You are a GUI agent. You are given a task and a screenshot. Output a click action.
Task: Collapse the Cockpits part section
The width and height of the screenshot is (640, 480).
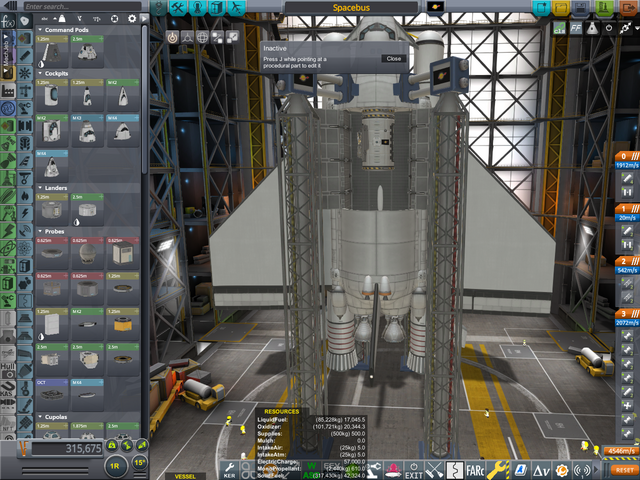(39, 73)
